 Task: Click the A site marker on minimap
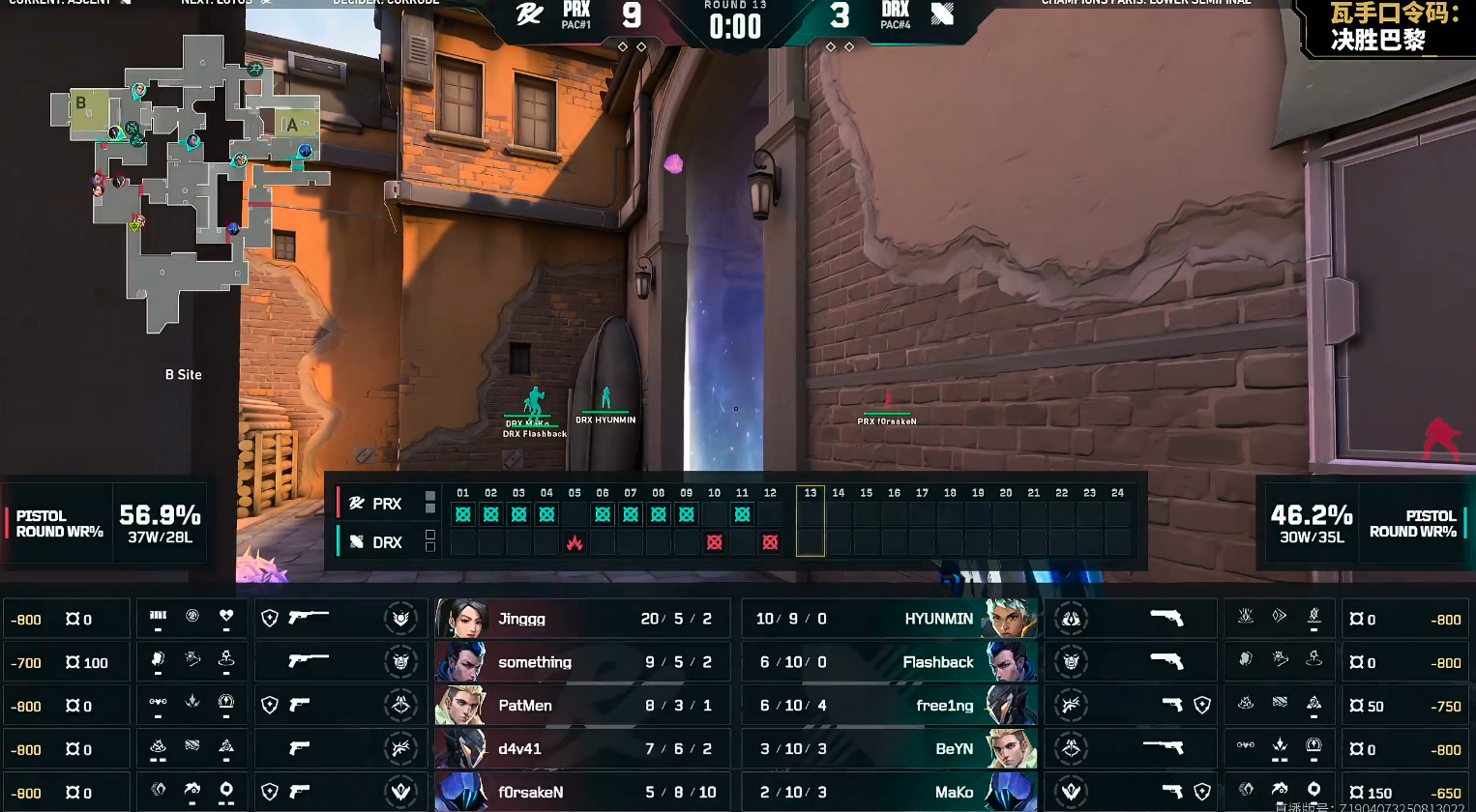(x=291, y=125)
